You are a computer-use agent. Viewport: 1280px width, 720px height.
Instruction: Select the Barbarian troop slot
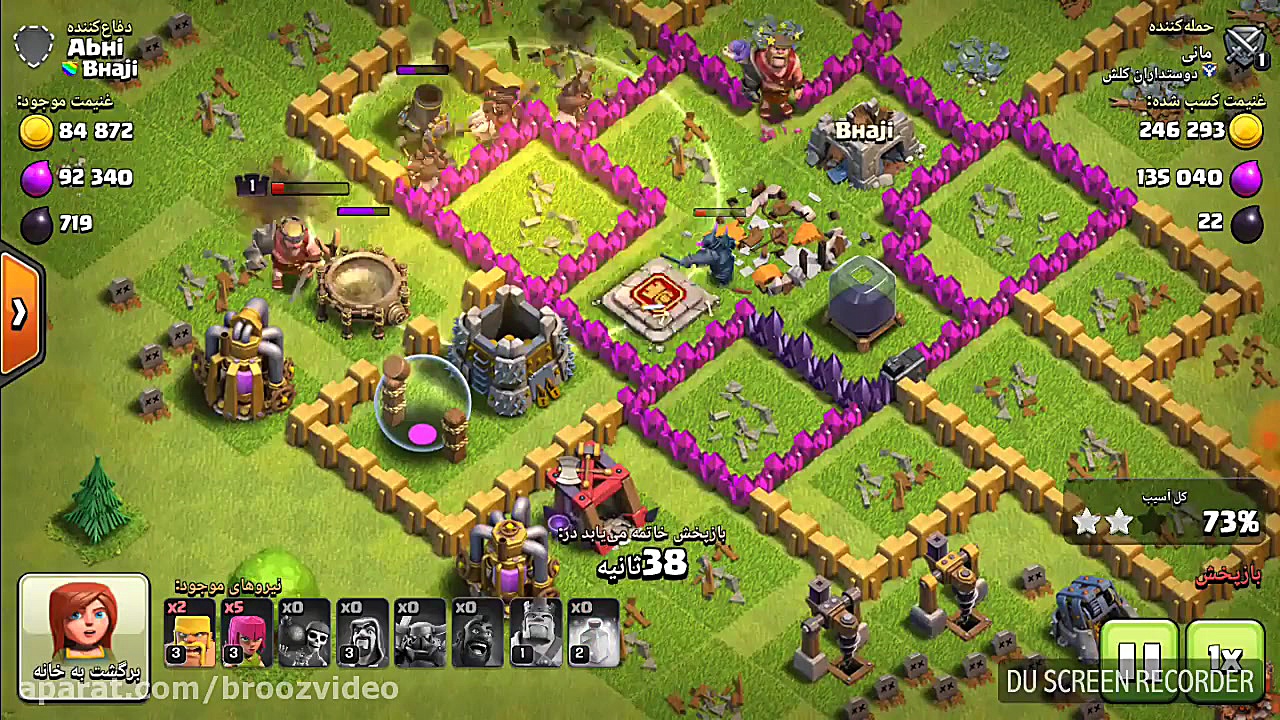point(190,633)
